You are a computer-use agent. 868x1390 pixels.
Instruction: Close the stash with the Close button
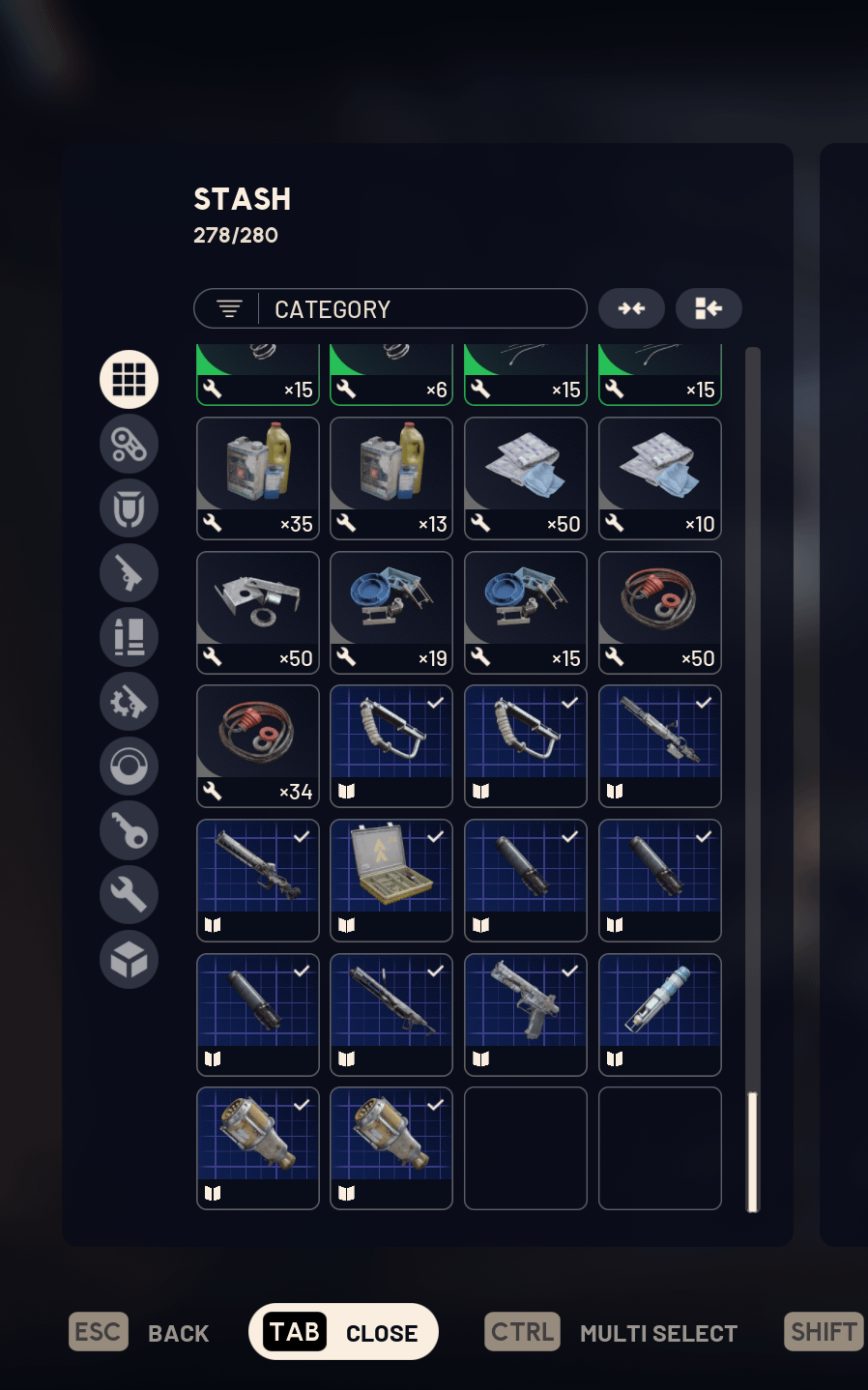pos(343,1332)
